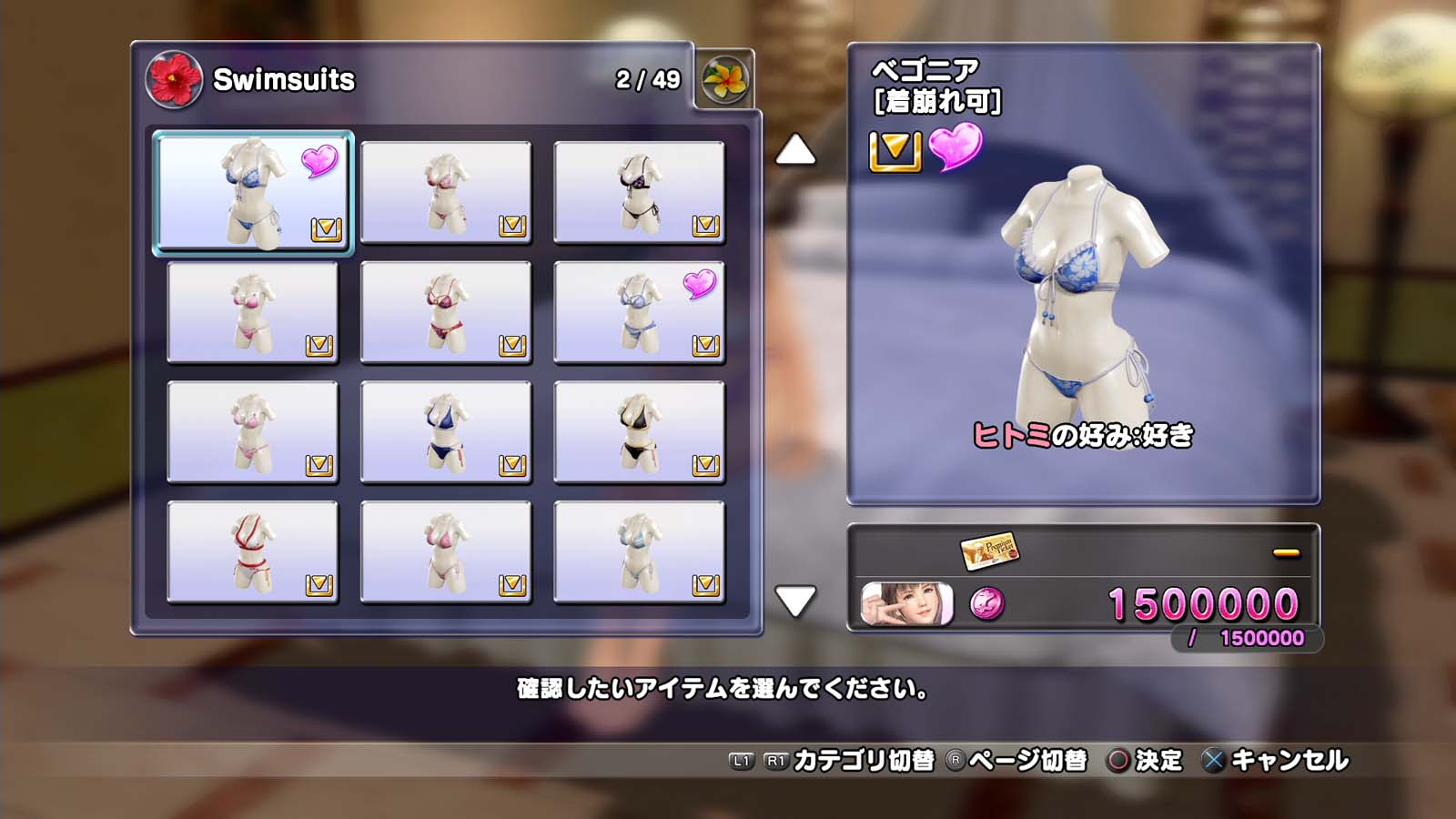Choose the light blue bikini marked with a heart
The height and width of the screenshot is (819, 1456).
[639, 313]
